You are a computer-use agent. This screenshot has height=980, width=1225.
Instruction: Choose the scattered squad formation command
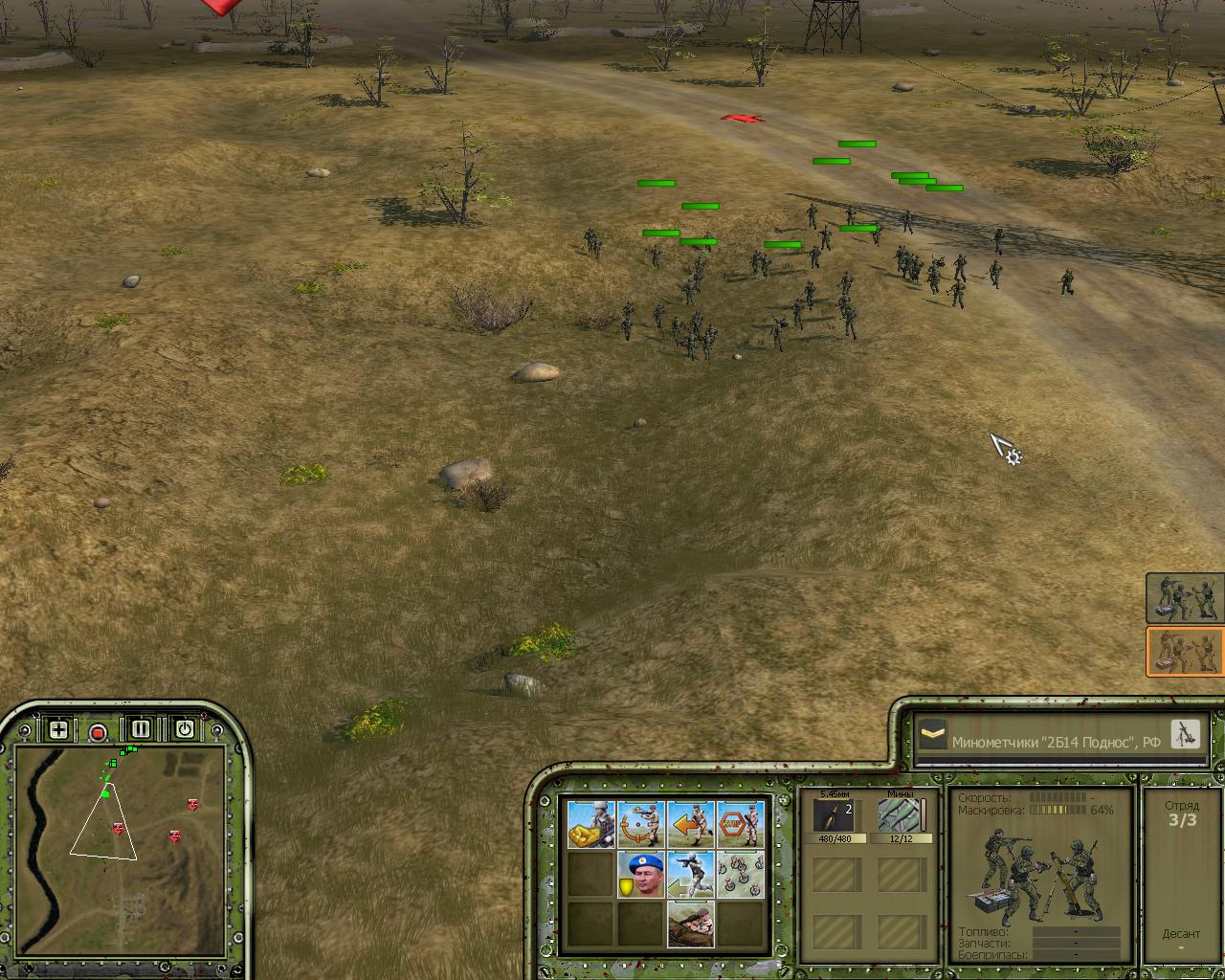[x=740, y=874]
